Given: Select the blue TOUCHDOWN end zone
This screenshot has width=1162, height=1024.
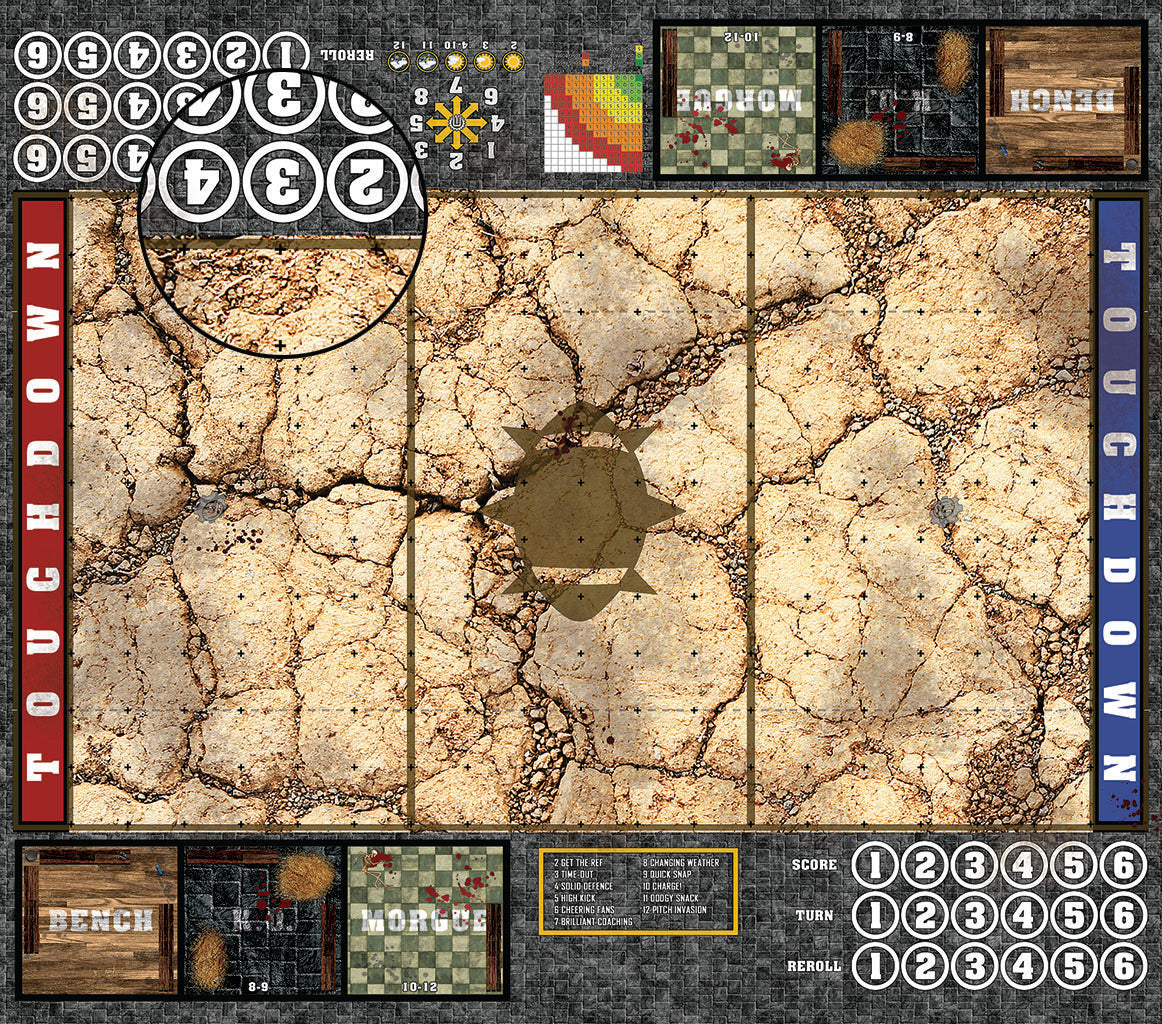Looking at the screenshot, I should 1119,510.
